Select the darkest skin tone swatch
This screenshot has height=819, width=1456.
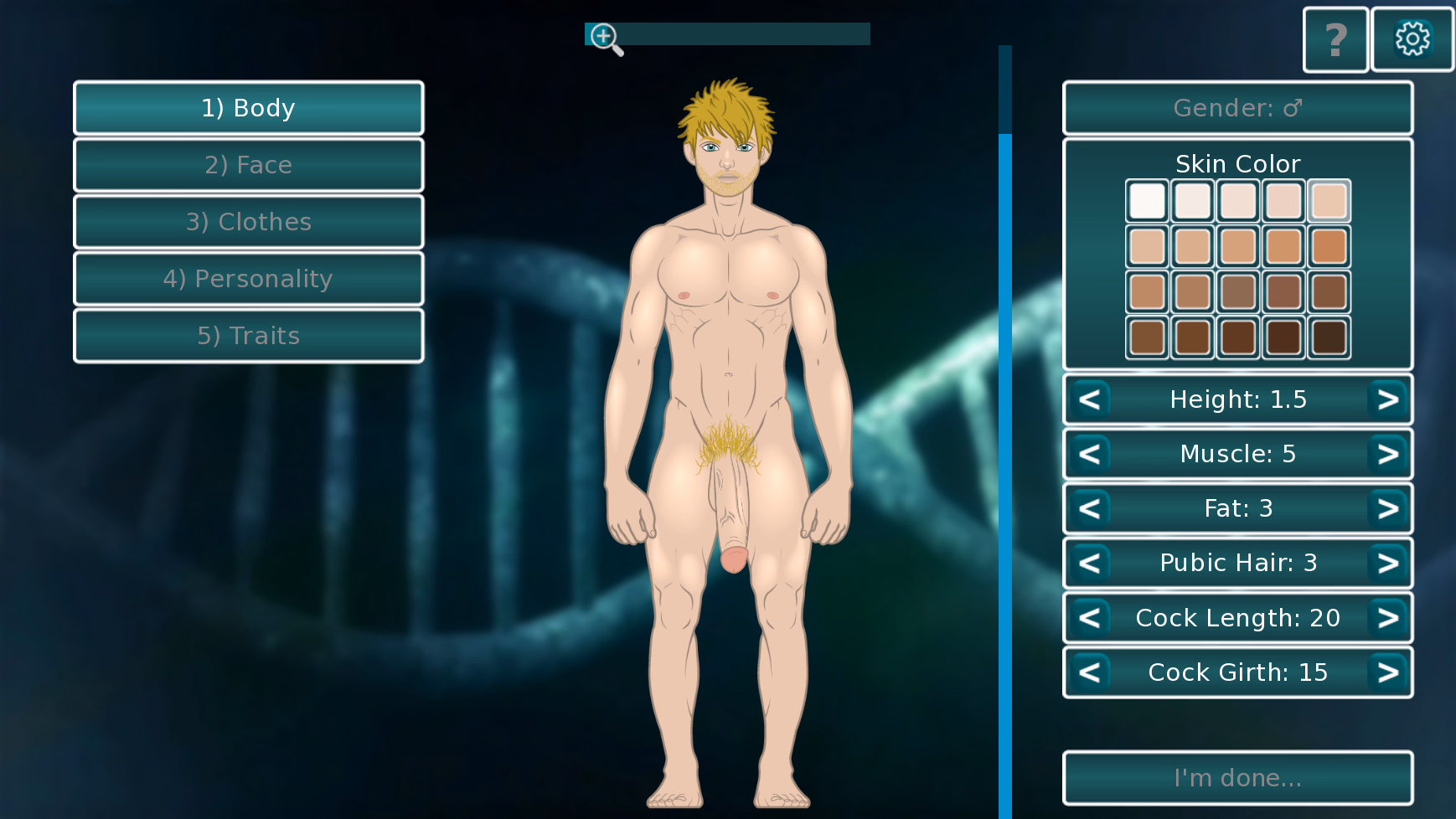click(x=1328, y=337)
